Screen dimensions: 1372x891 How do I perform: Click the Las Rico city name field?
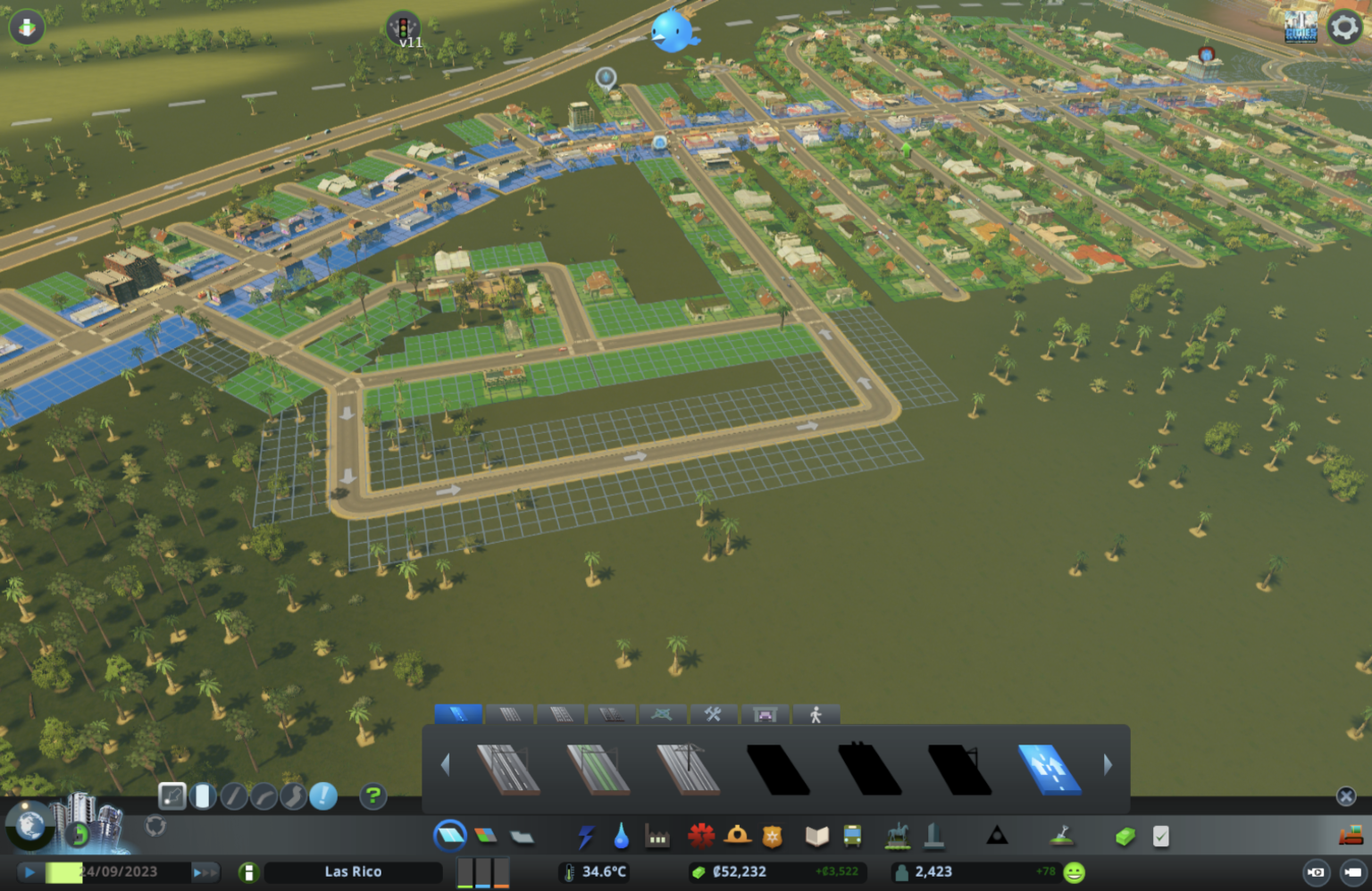353,872
